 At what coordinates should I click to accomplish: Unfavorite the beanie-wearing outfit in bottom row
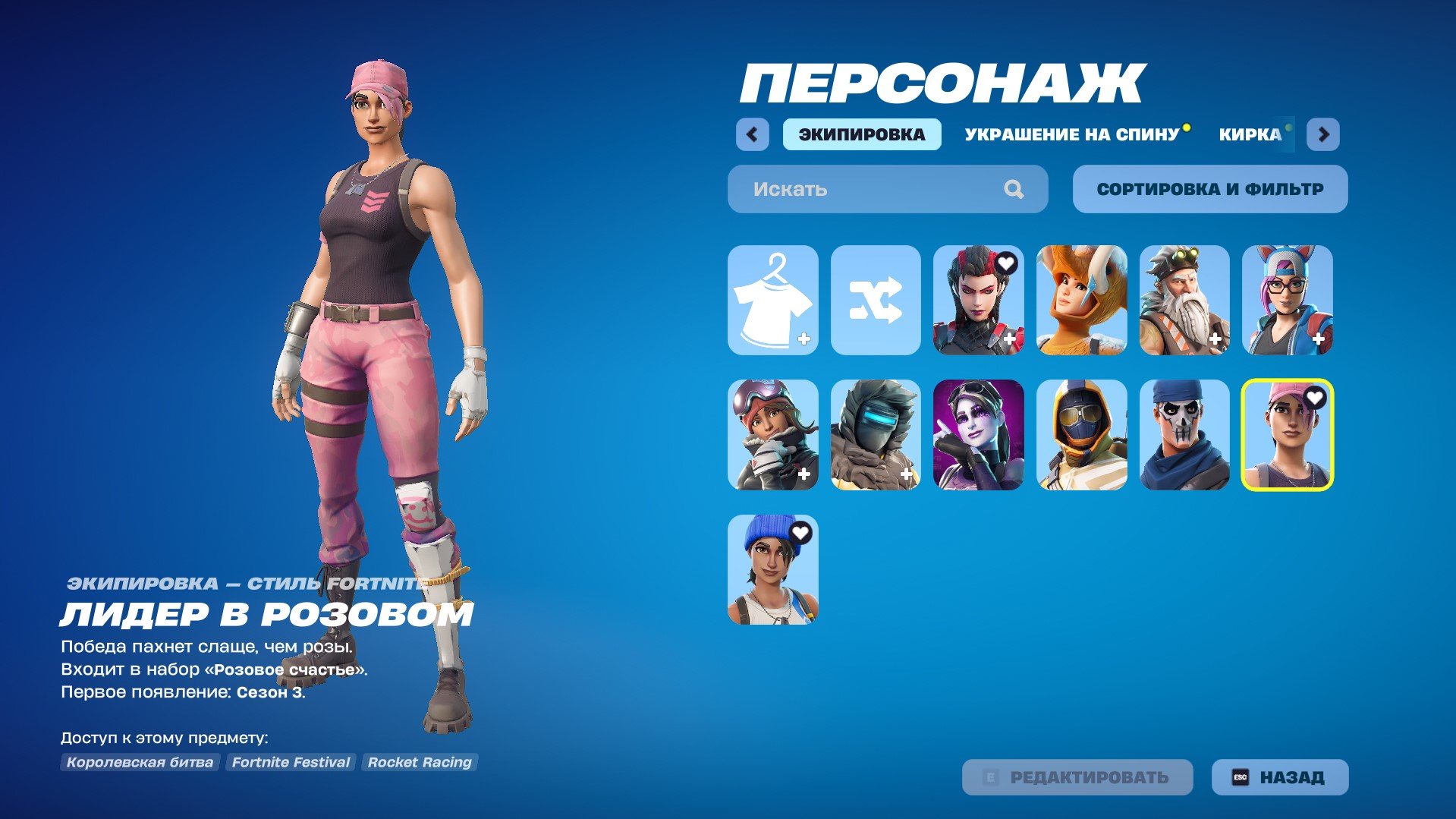803,532
